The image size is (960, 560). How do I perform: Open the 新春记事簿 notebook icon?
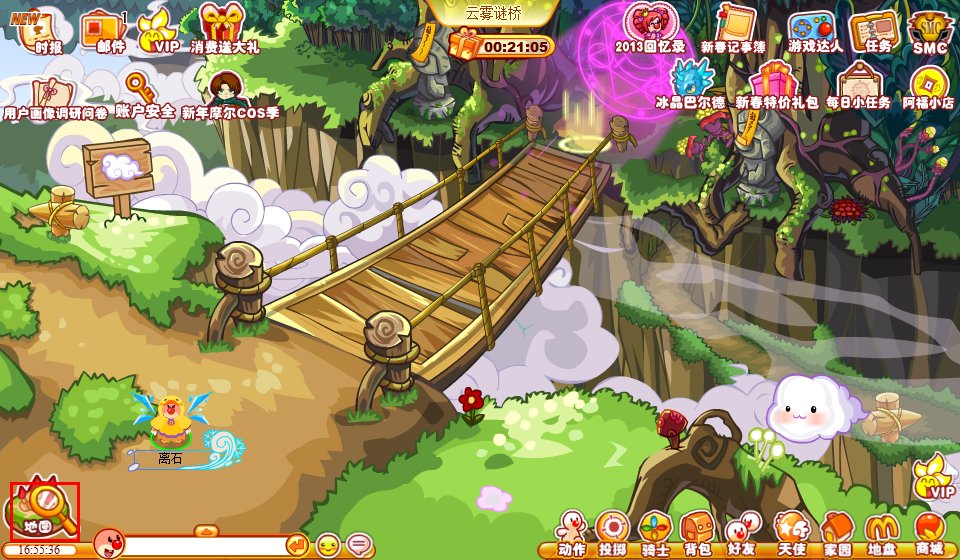click(x=733, y=26)
